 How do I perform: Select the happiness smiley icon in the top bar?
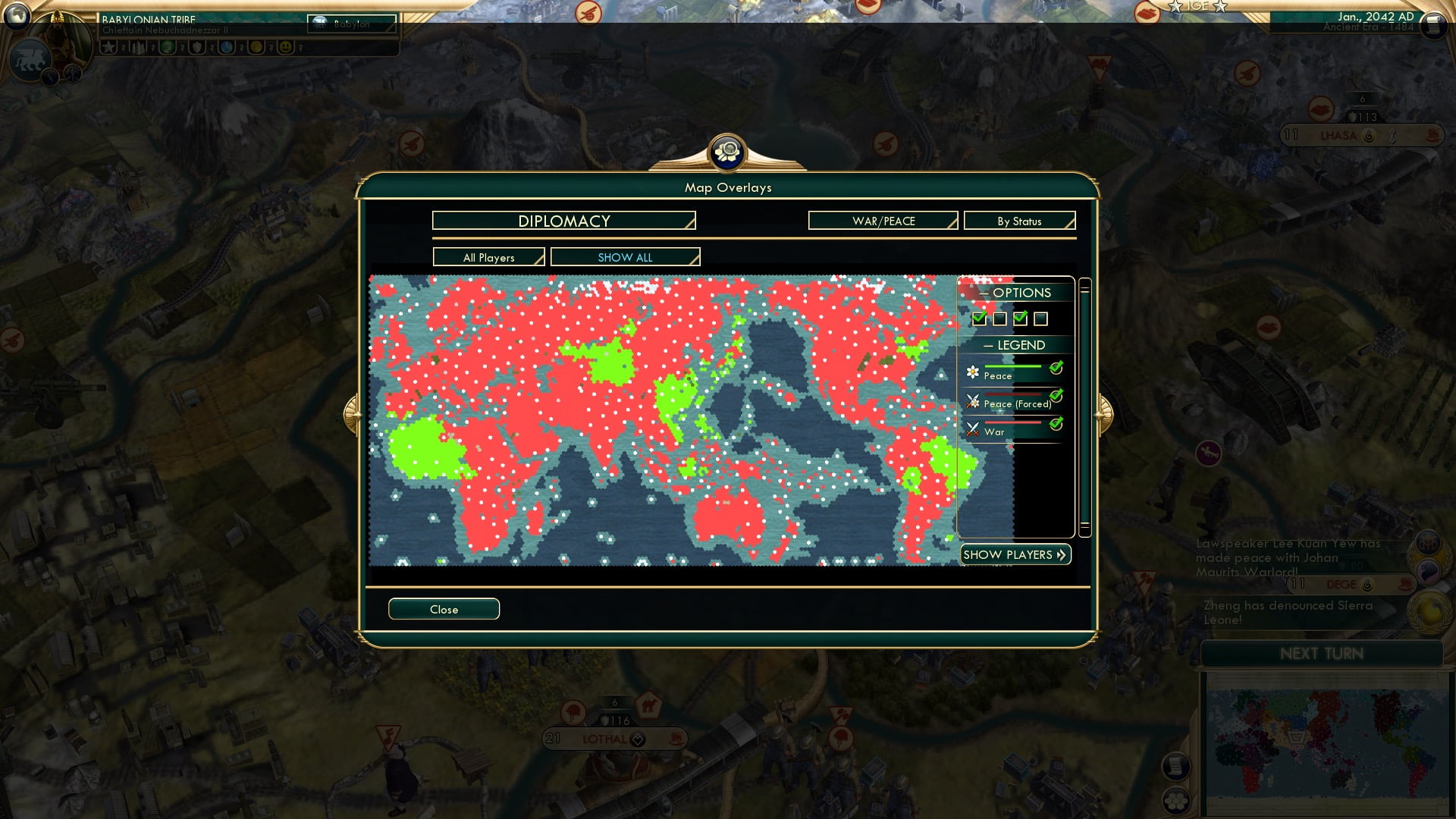pos(287,48)
